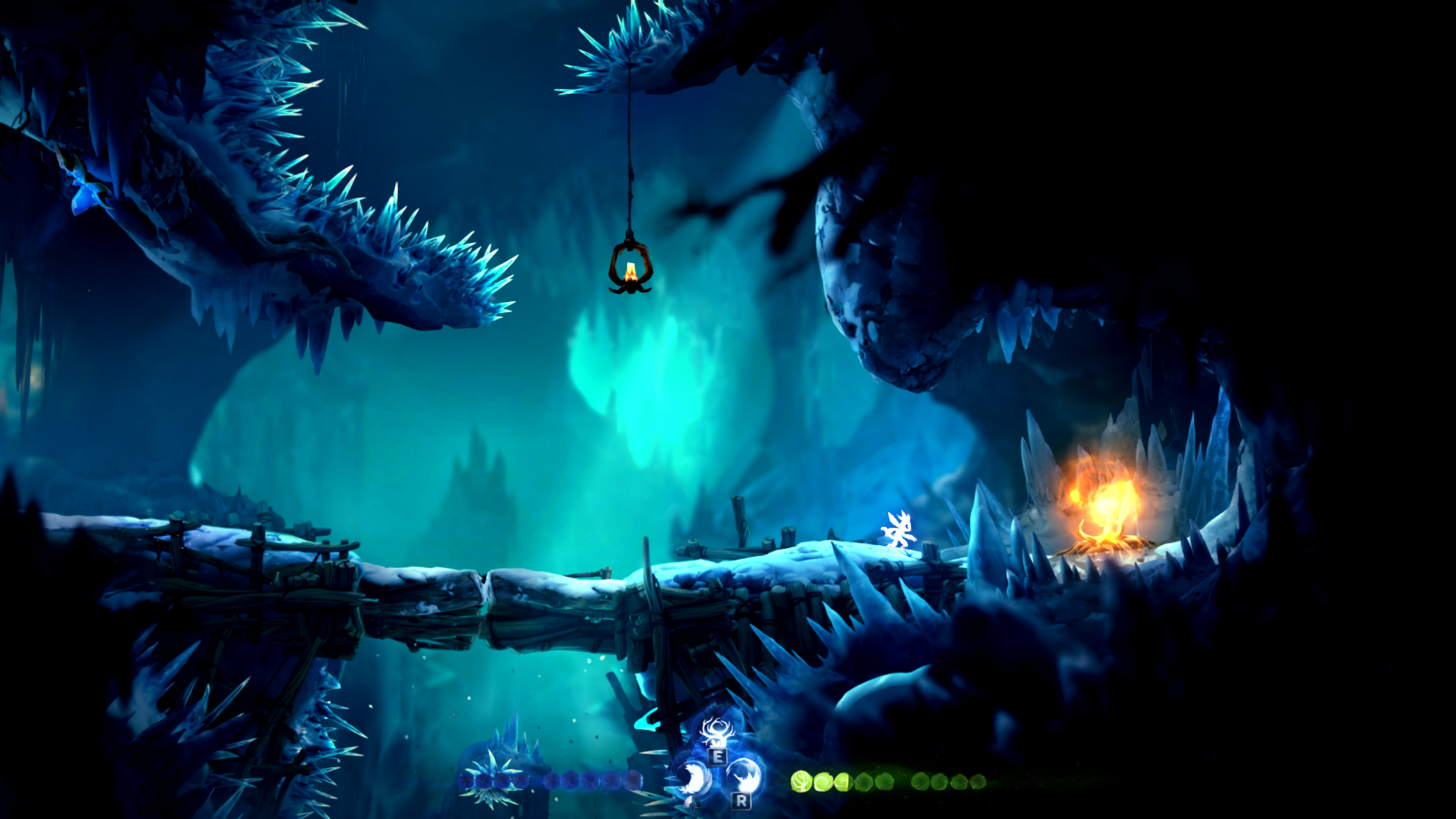Click the E keybind badge
1456x819 pixels.
[x=716, y=755]
